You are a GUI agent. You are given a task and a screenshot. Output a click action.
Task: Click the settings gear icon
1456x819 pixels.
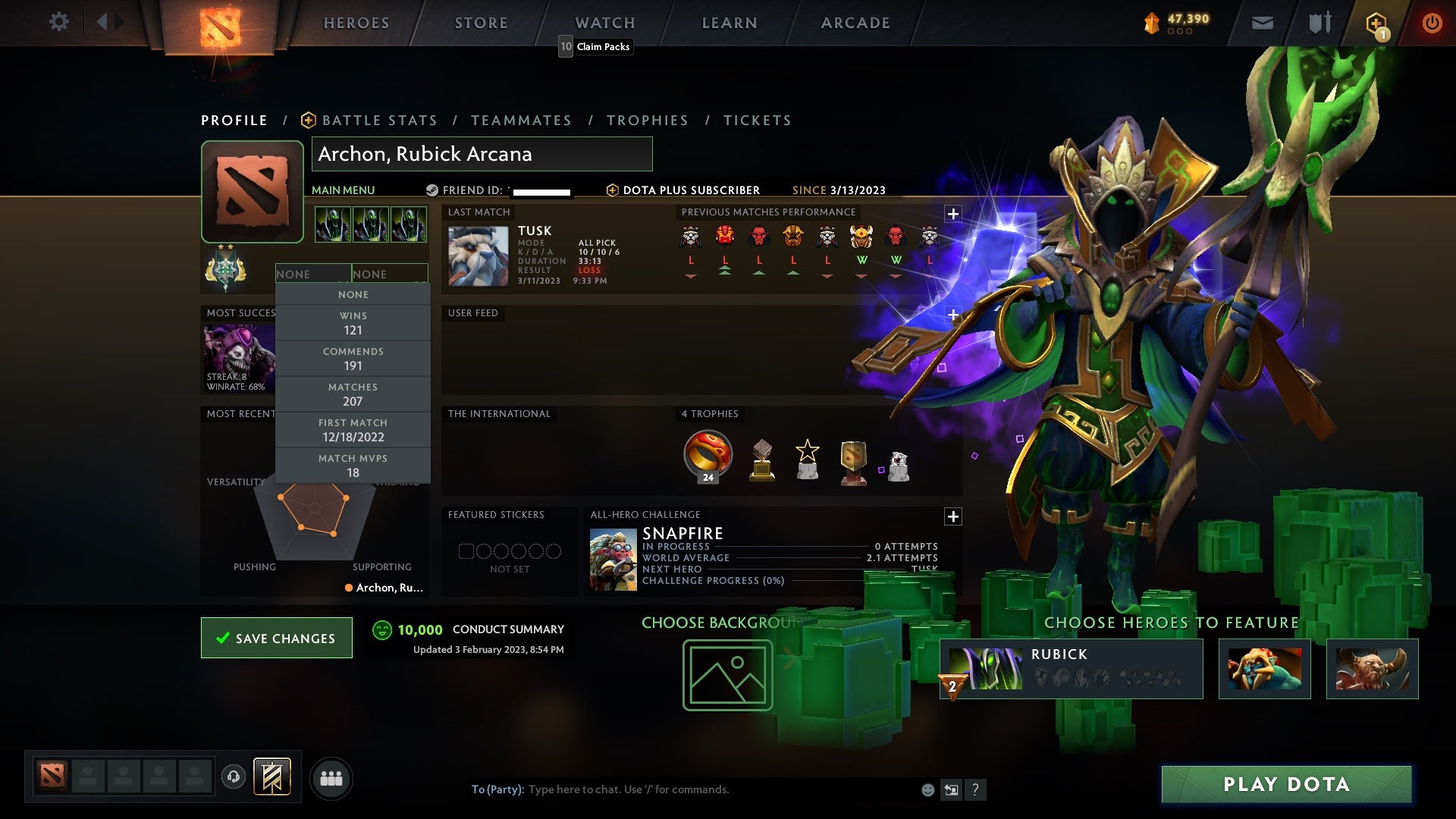pos(58,22)
